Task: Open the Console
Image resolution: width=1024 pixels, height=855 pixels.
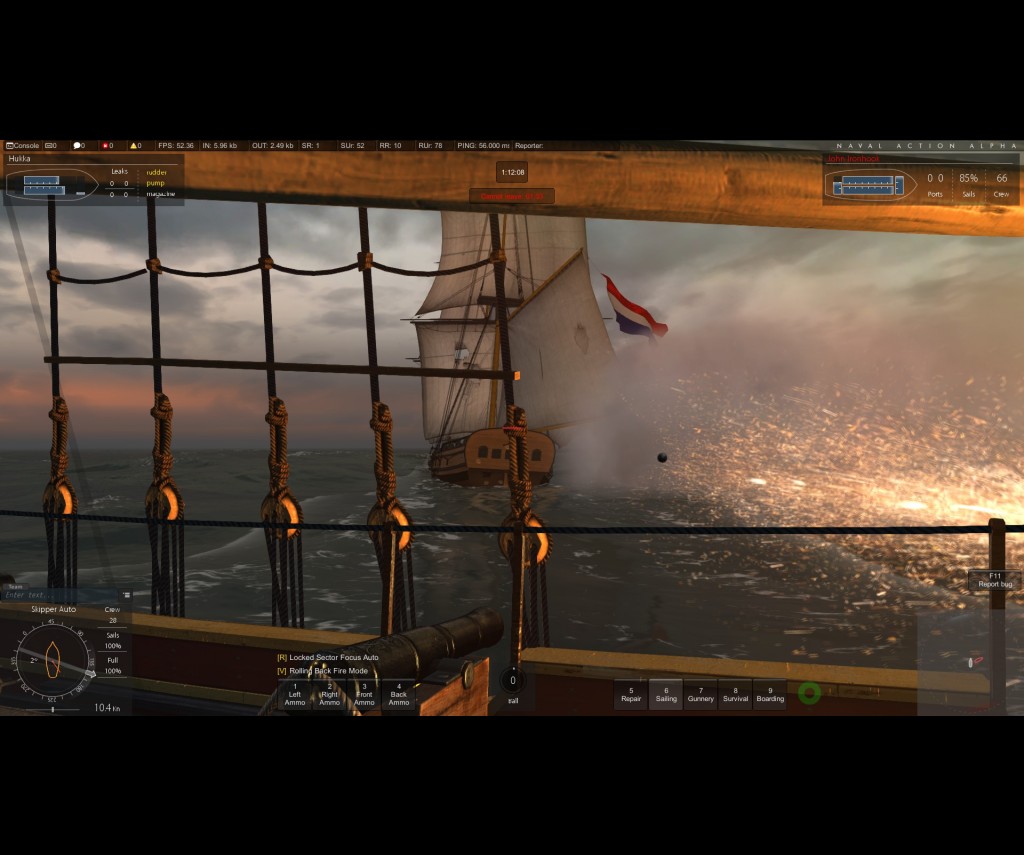Action: pyautogui.click(x=23, y=146)
